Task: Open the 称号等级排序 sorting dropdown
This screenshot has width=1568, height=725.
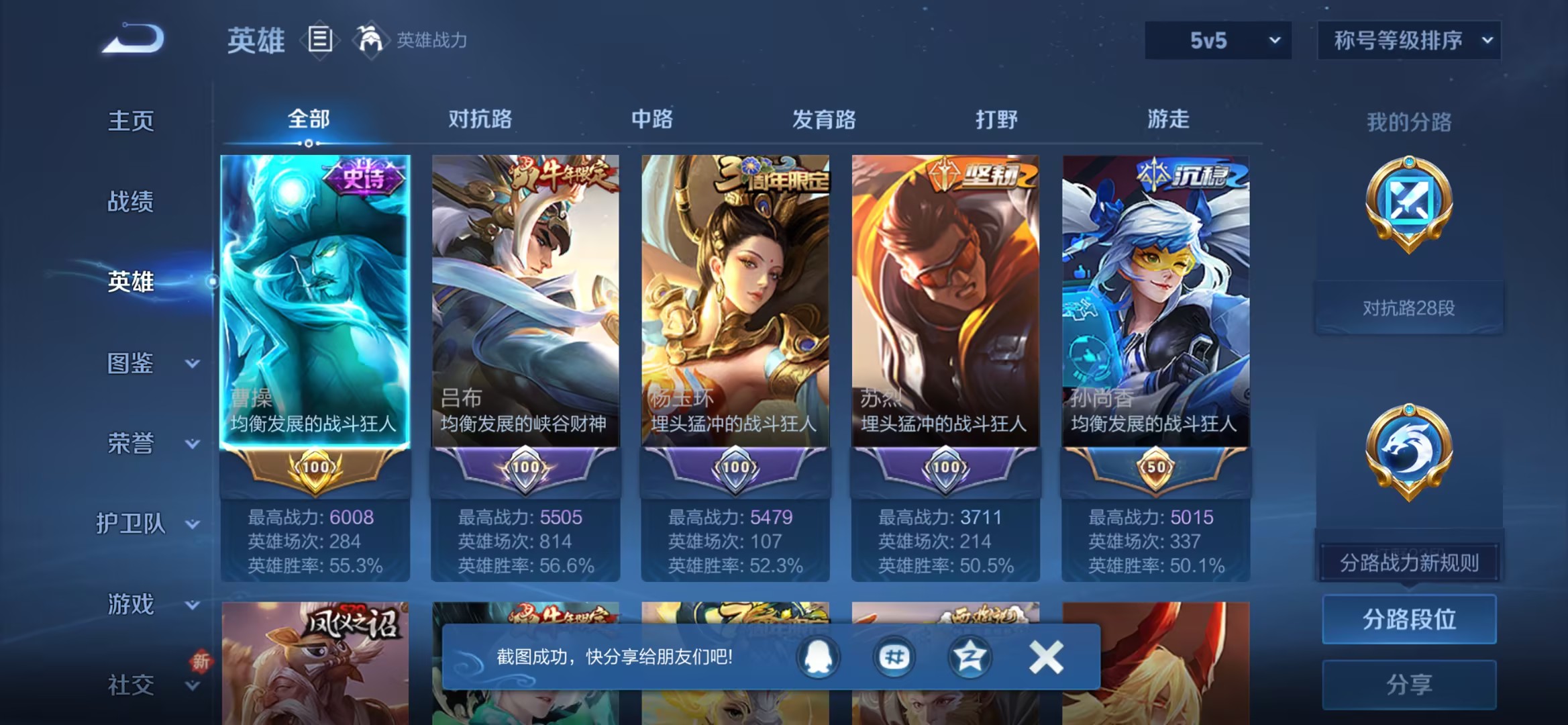Action: [x=1408, y=40]
